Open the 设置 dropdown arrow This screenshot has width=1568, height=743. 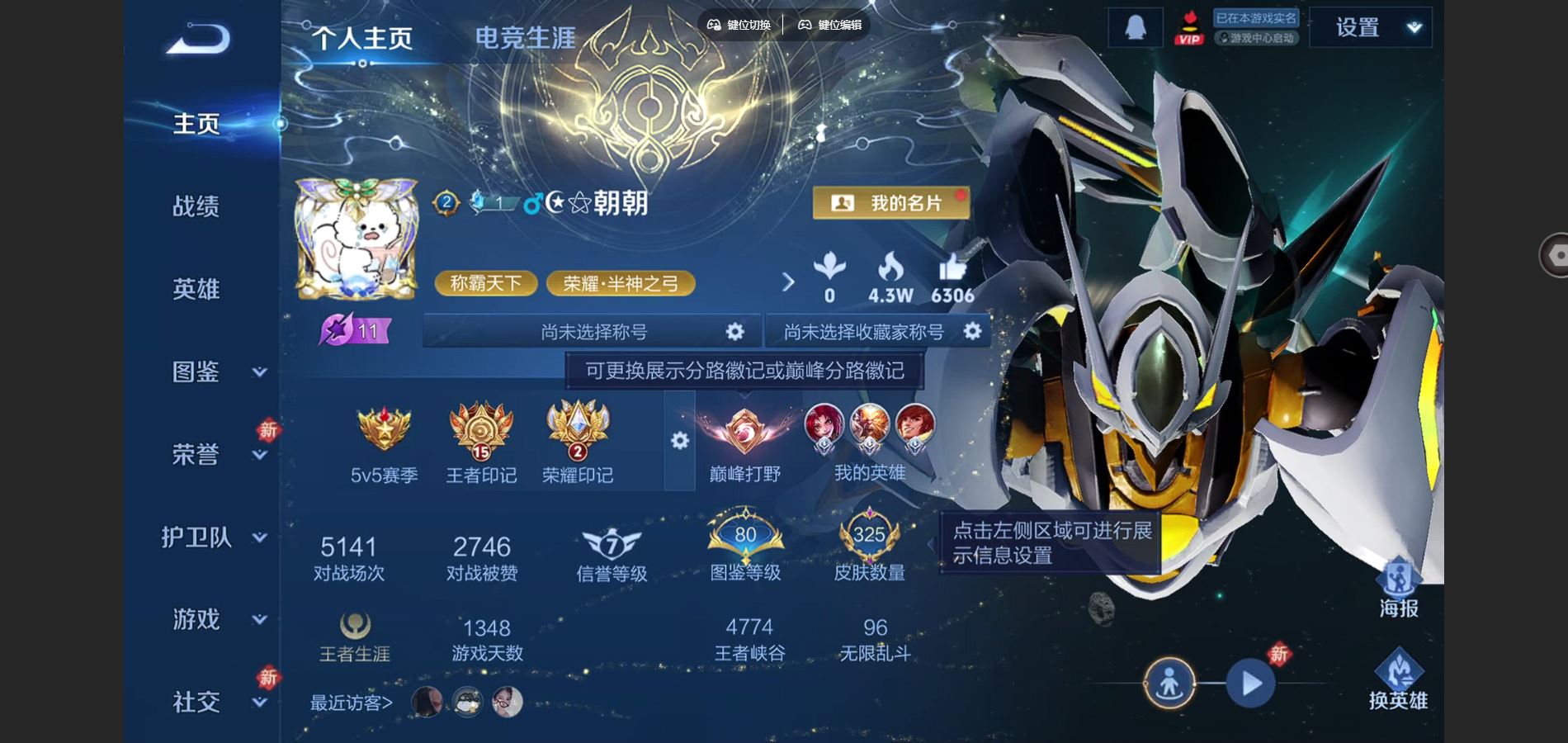coord(1414,26)
